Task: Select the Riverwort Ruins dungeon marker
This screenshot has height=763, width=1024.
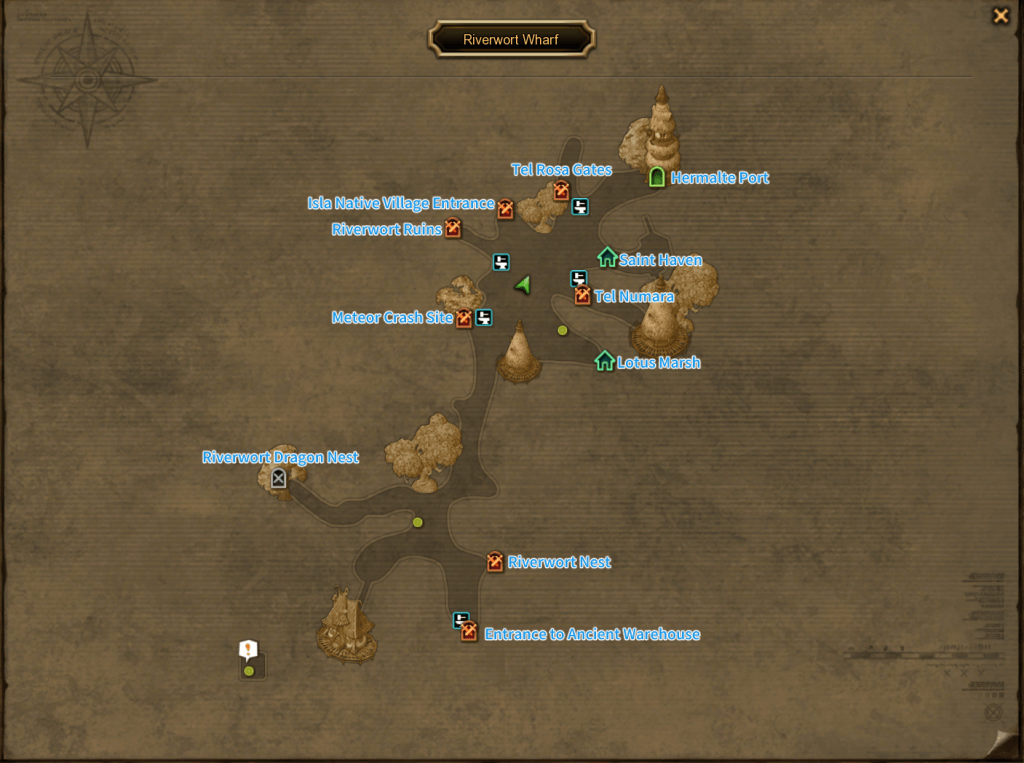Action: pos(453,229)
